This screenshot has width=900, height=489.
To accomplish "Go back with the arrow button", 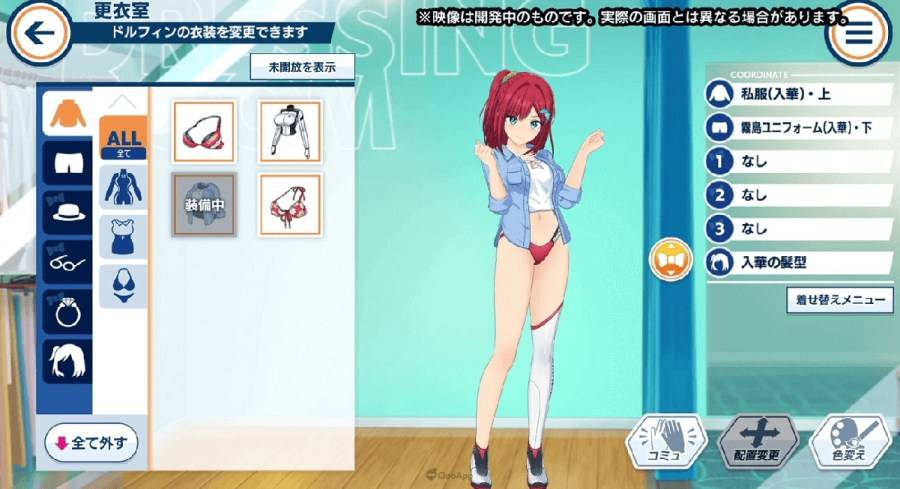I will tap(38, 34).
